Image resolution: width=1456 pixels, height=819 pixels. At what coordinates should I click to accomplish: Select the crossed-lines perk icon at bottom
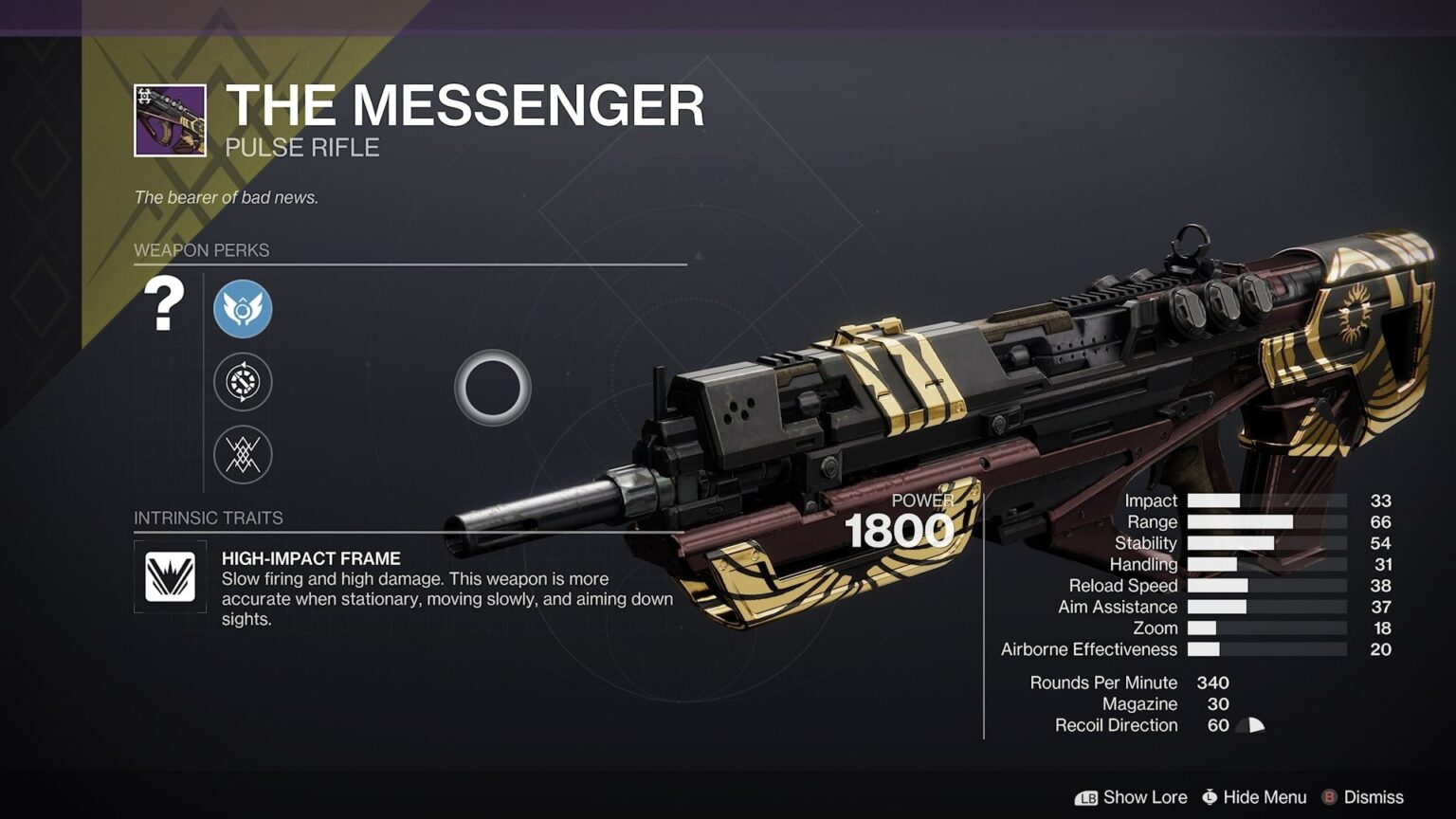click(x=243, y=455)
